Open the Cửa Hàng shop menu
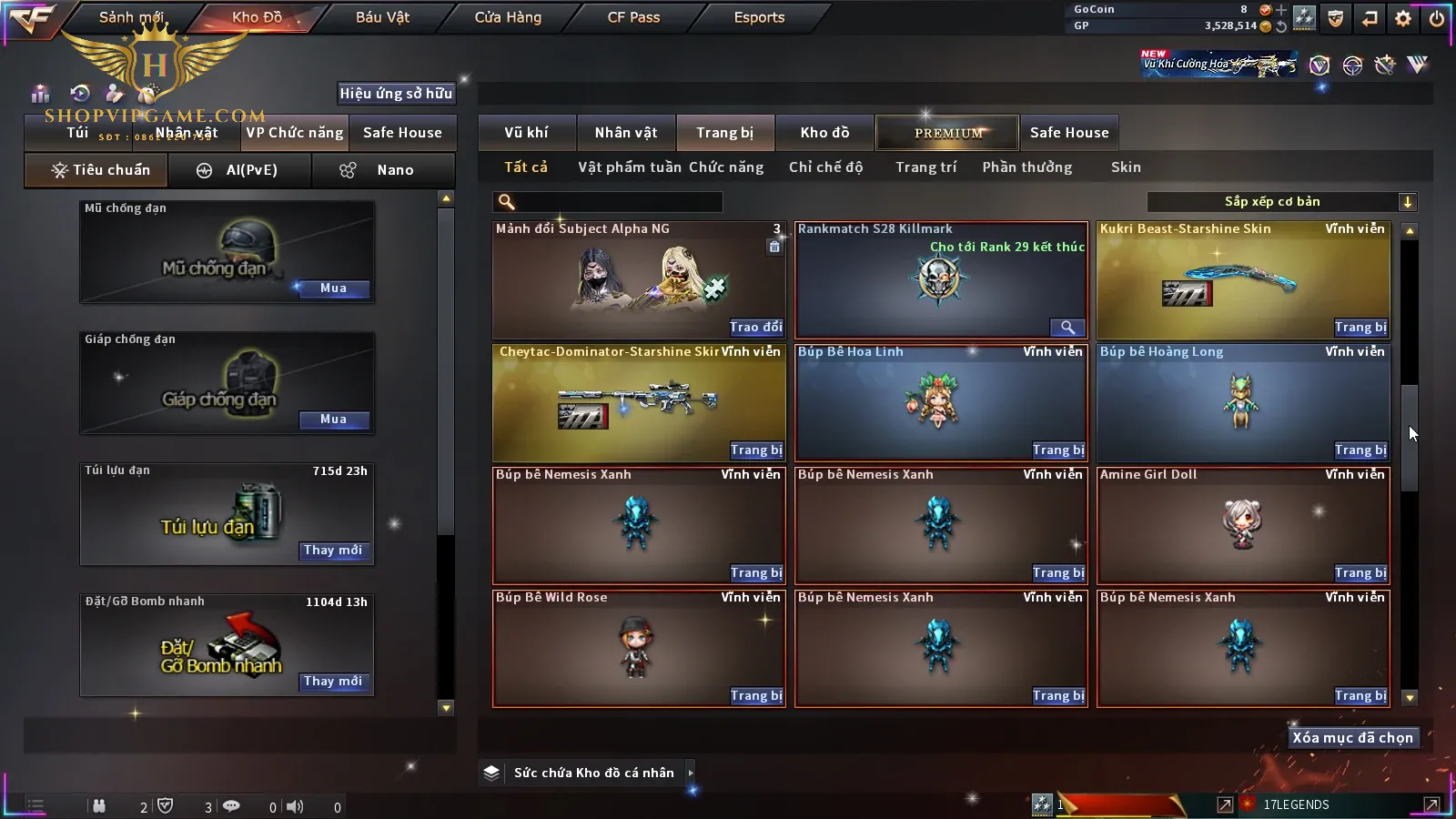Image resolution: width=1456 pixels, height=819 pixels. [508, 17]
